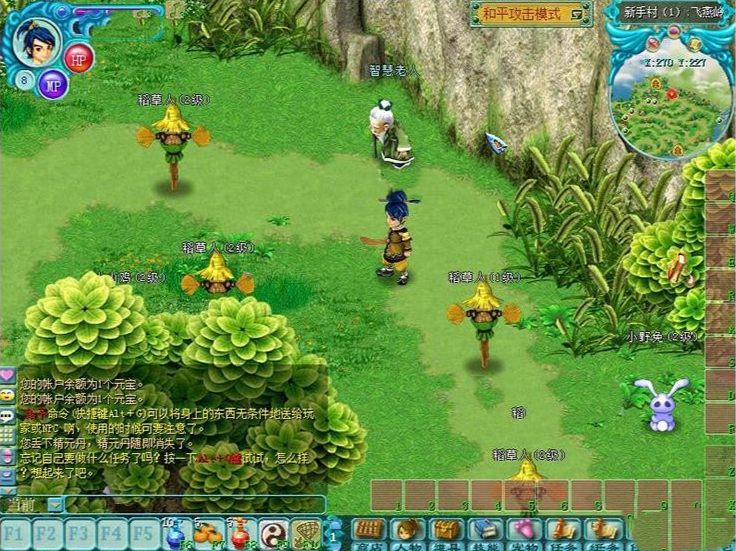Screen dimensions: 736x551
Task: Select the F1 hotkey slot
Action: pos(18,530)
